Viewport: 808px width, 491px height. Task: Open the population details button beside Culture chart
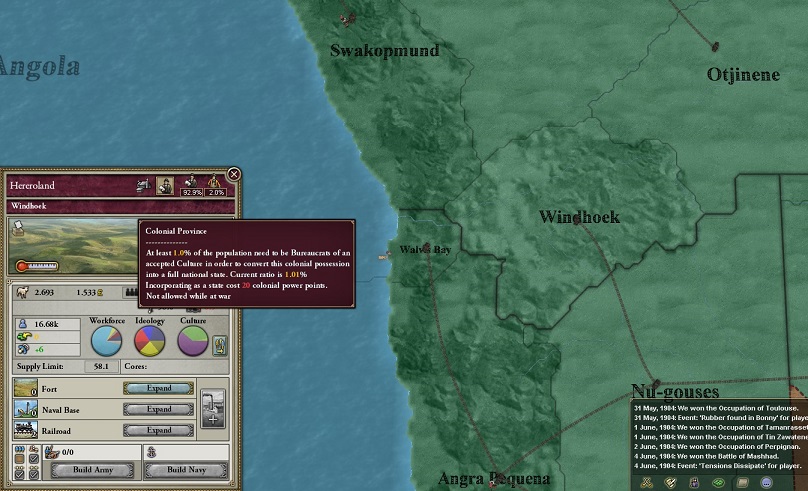click(x=221, y=343)
